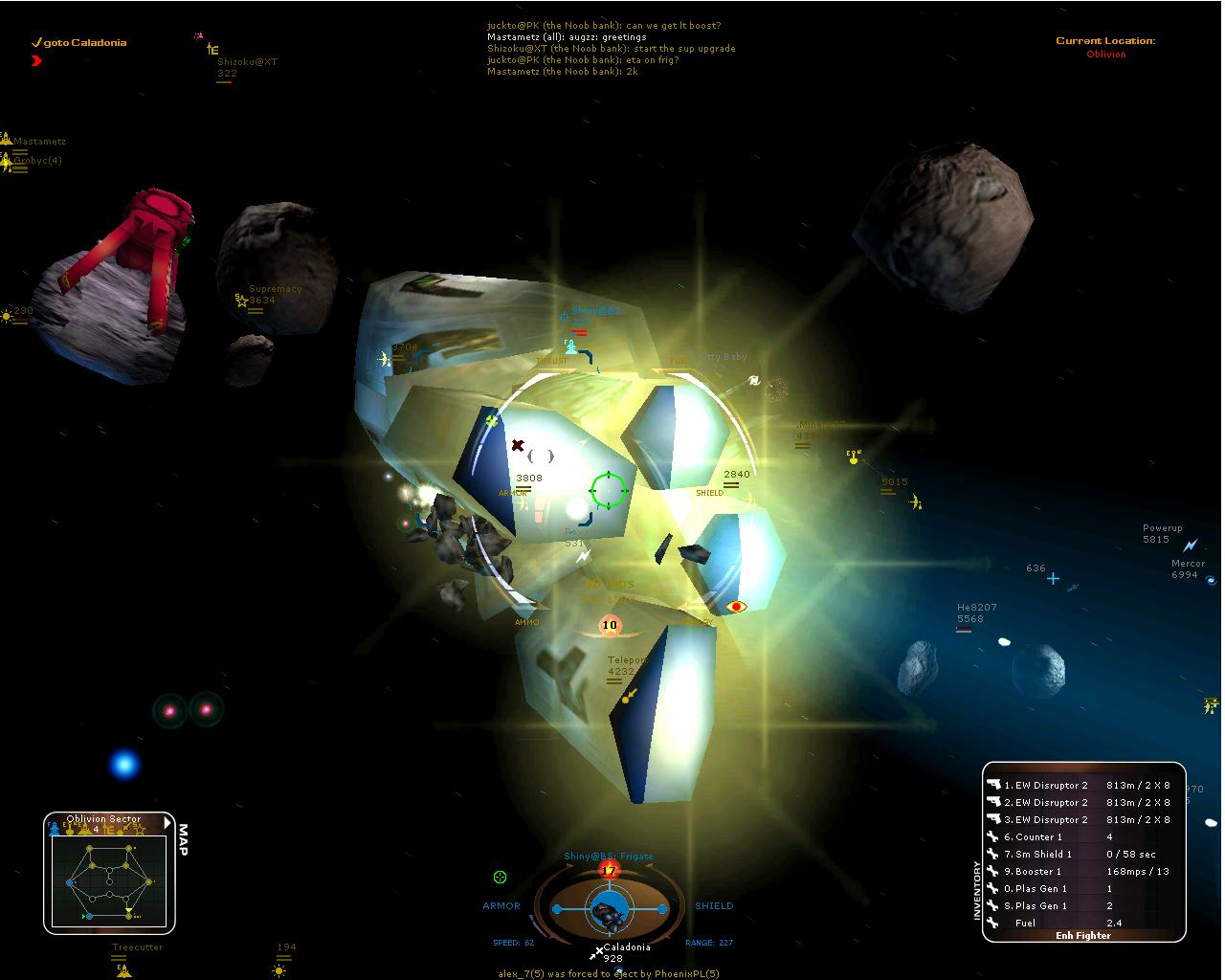The height and width of the screenshot is (980, 1225).
Task: Click the green target icon beside ARMOR
Action: click(x=500, y=877)
